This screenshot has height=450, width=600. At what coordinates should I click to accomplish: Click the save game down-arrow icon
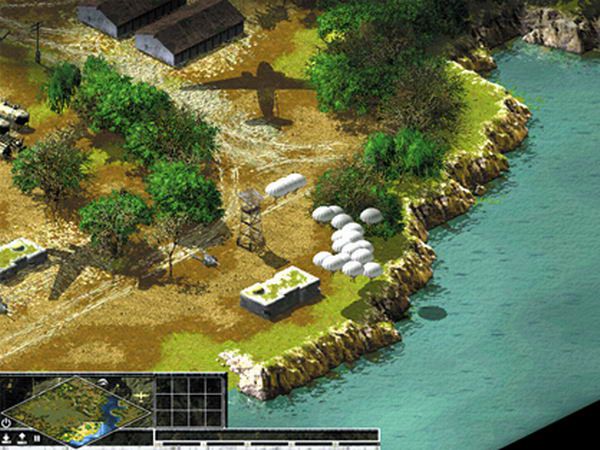[x=7, y=437]
